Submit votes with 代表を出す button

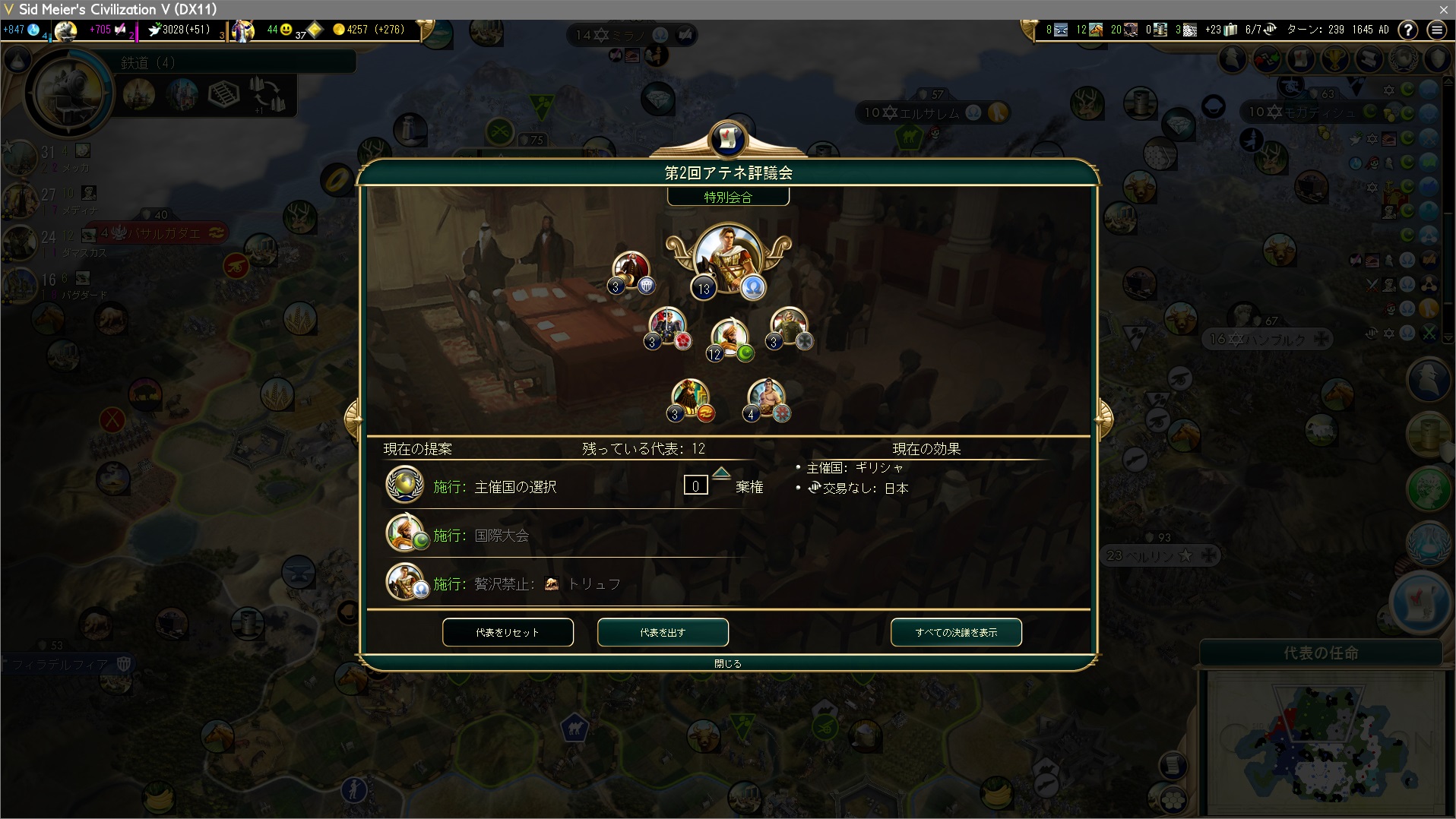(x=663, y=632)
